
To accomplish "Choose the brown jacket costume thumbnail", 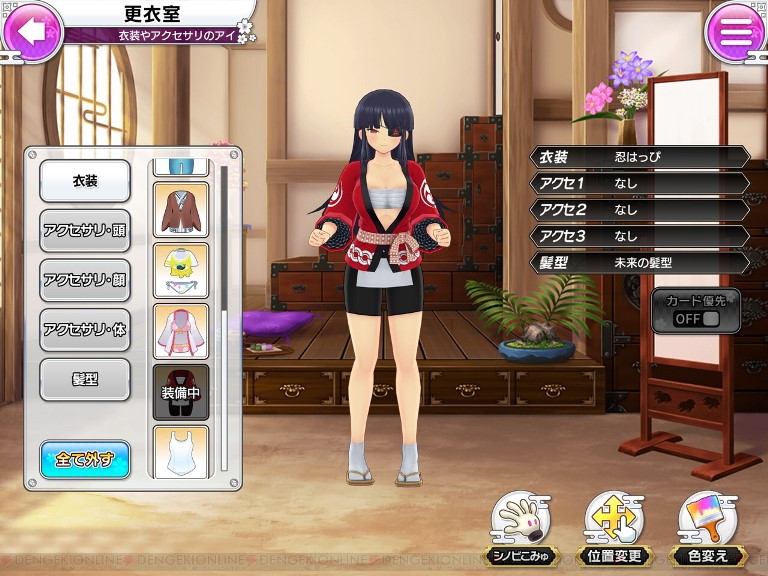I will (181, 210).
